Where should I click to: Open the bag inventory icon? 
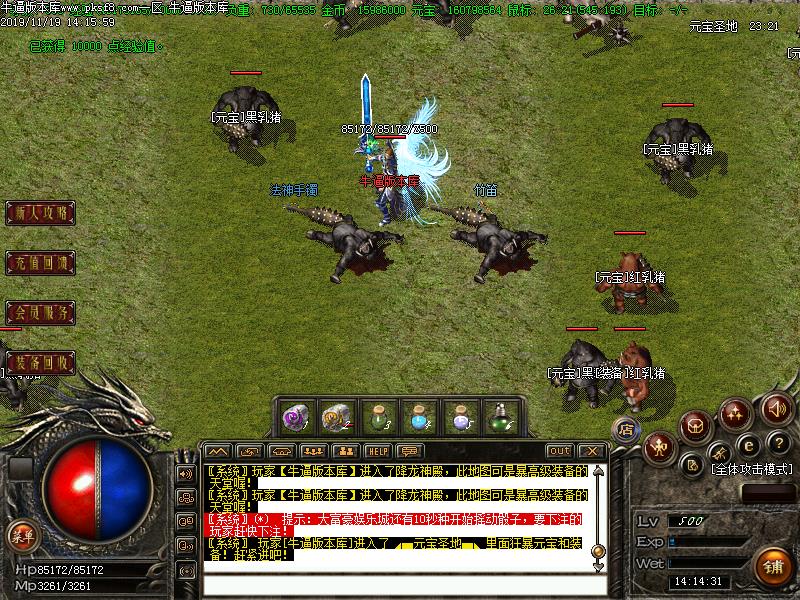[696, 427]
